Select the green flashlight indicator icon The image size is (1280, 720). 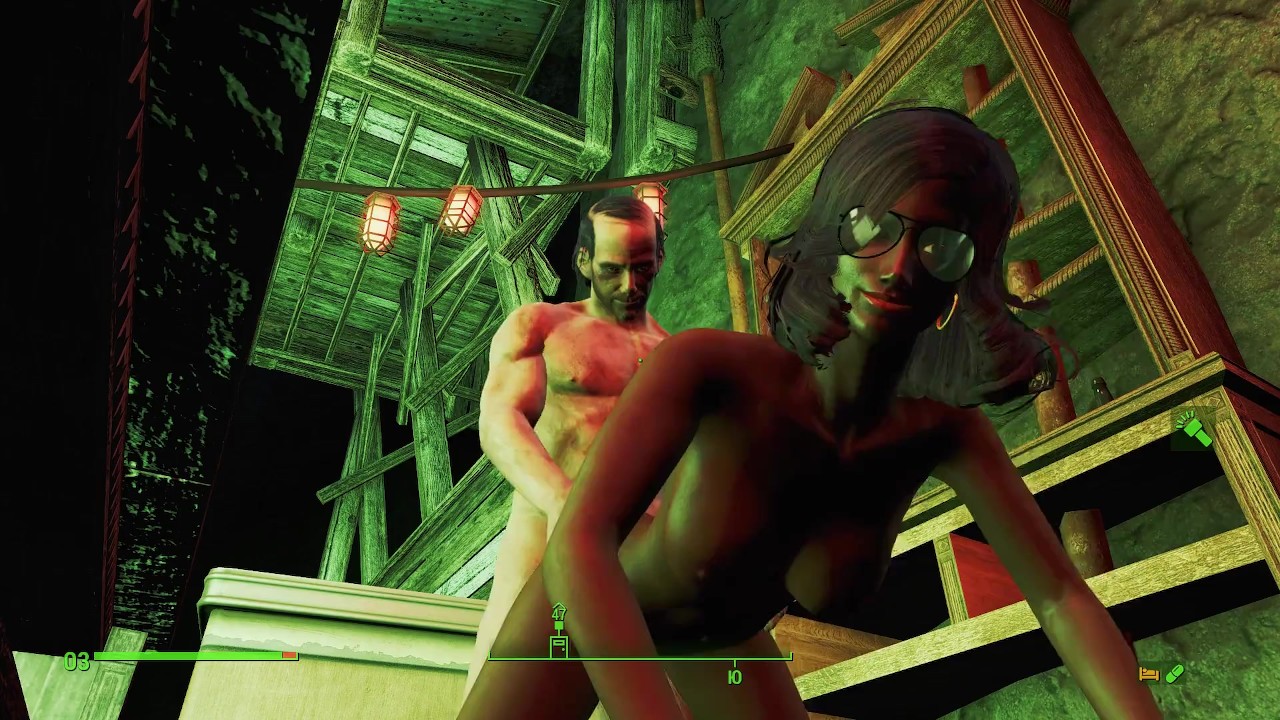(x=1195, y=430)
